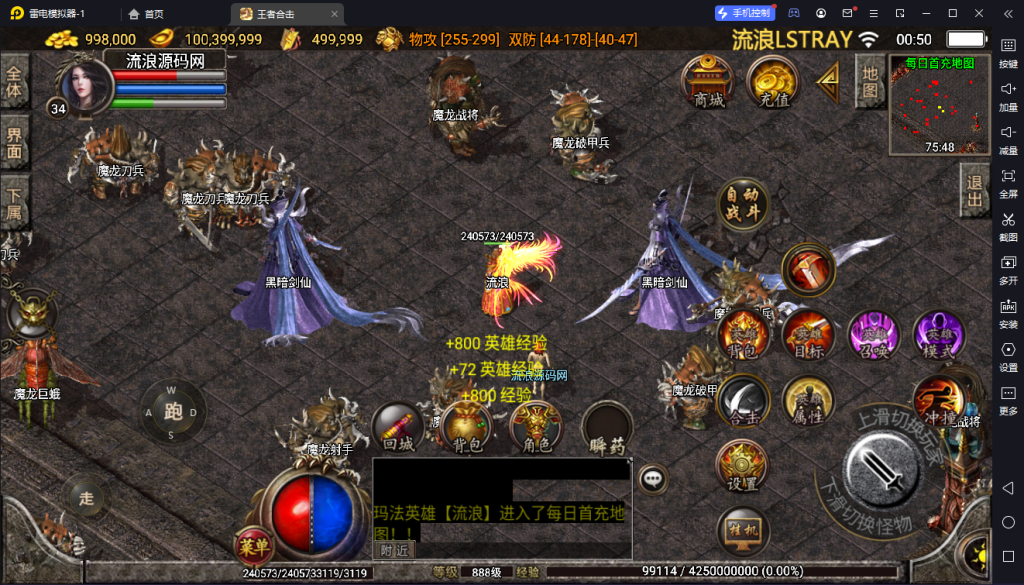This screenshot has height=585, width=1024.
Task: Open the 充值 recharge screen
Action: coord(773,82)
